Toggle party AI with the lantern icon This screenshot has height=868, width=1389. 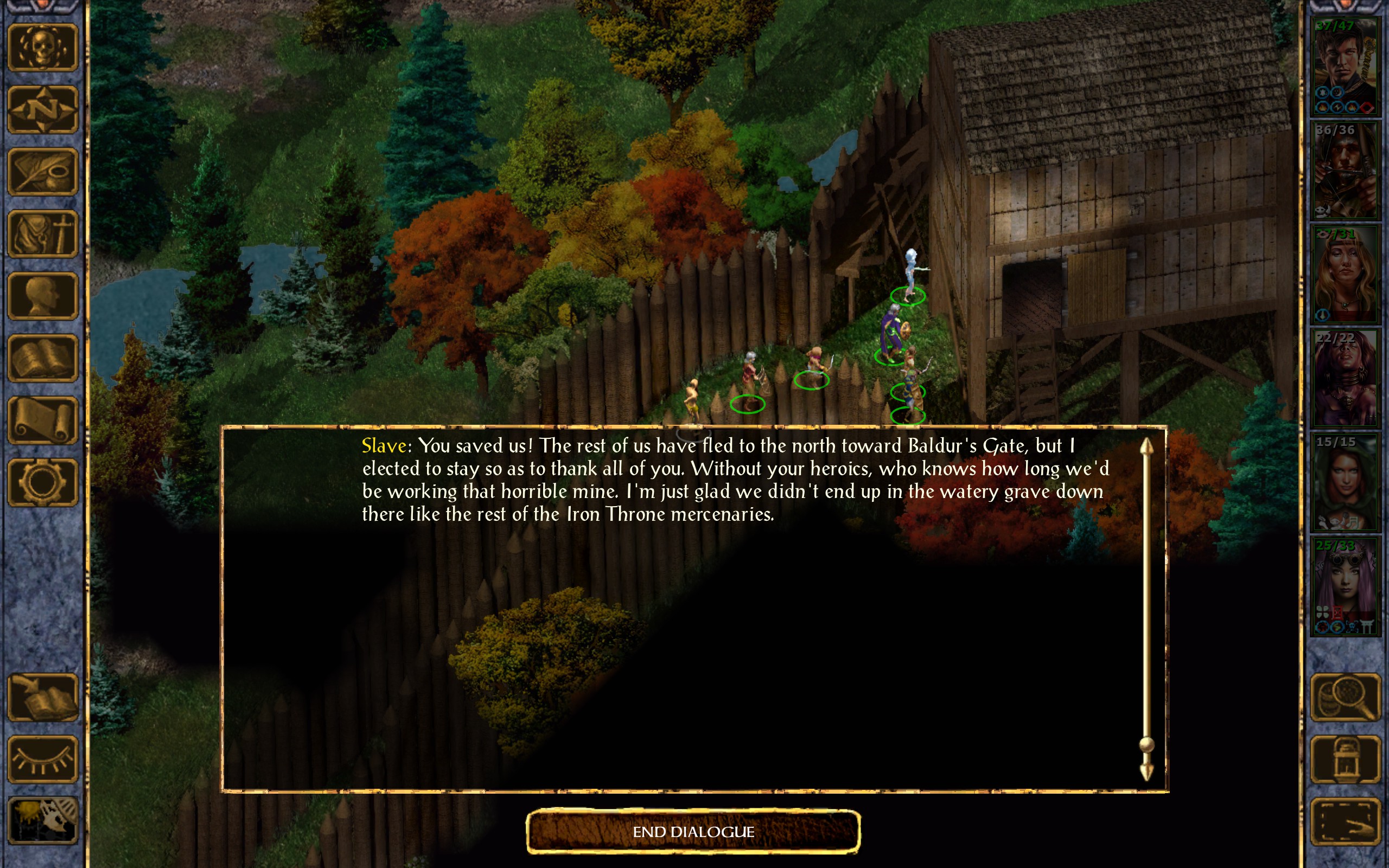pyautogui.click(x=1345, y=759)
